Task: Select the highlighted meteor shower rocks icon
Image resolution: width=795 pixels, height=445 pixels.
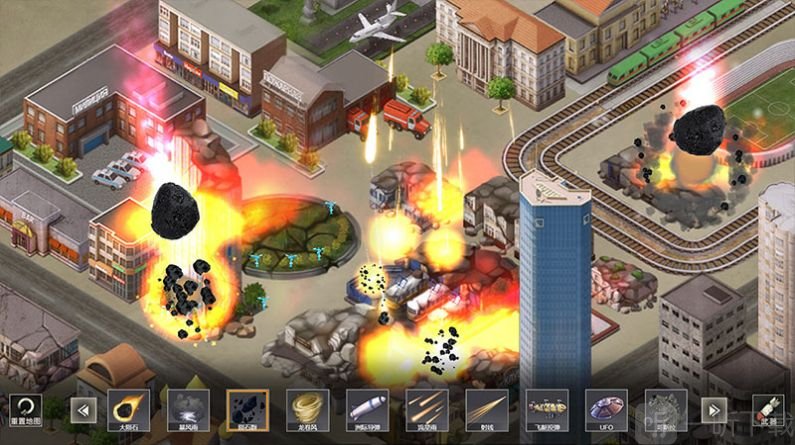Action: 247,409
